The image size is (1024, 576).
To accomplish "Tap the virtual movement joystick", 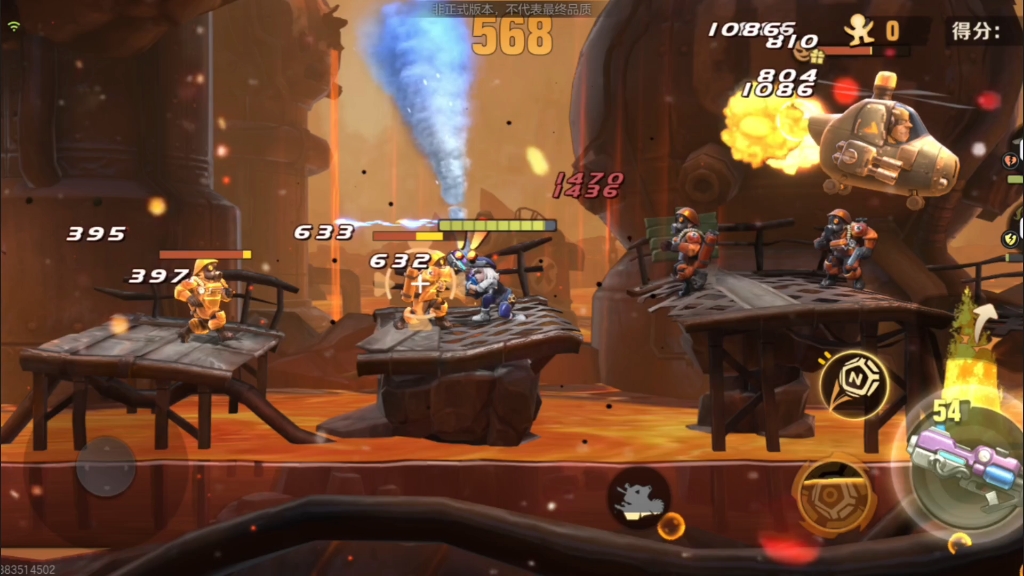I will pyautogui.click(x=106, y=467).
